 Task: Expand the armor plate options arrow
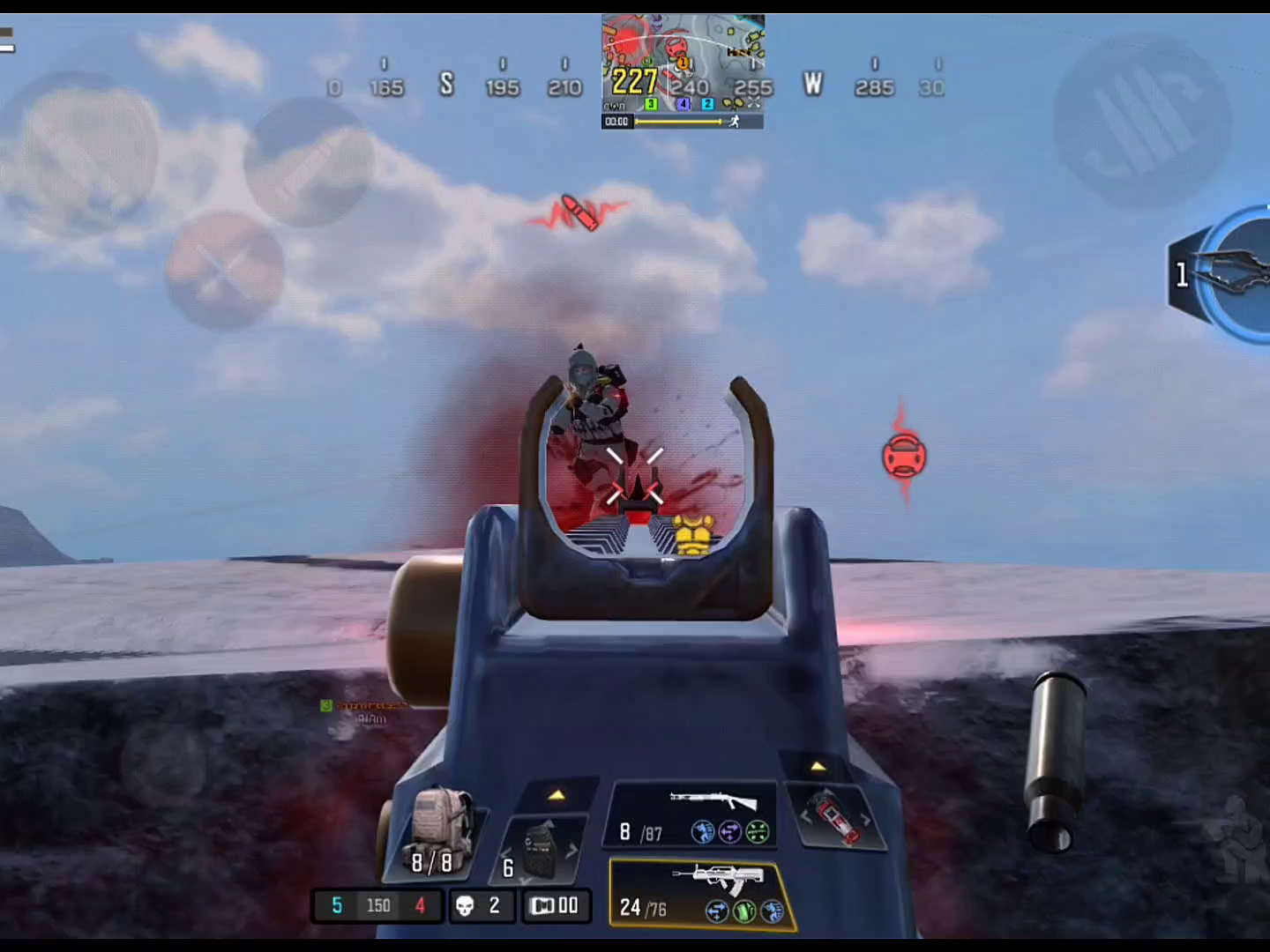click(x=557, y=795)
